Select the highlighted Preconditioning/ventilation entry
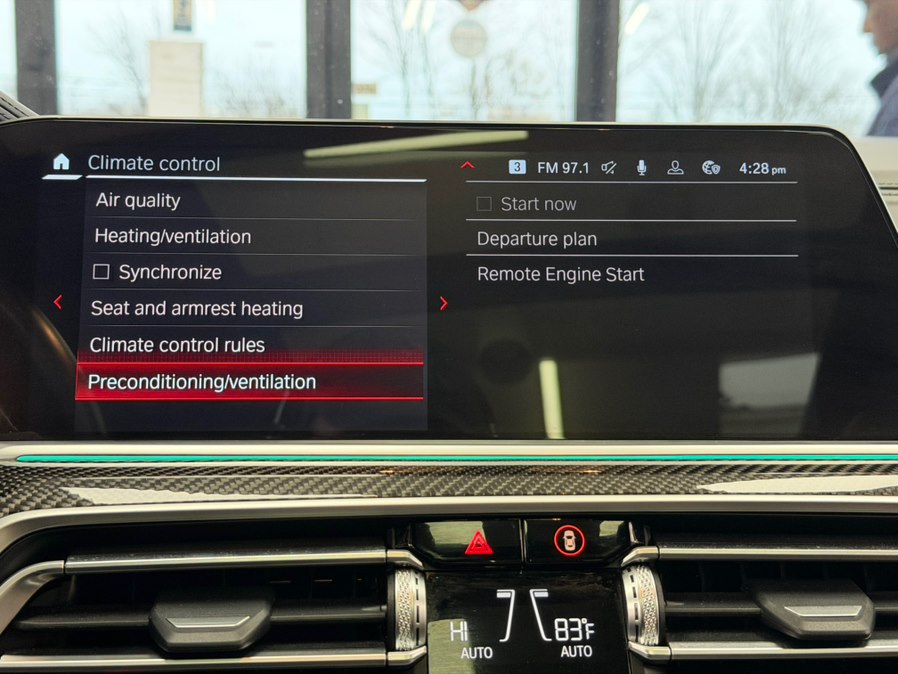 tap(202, 382)
